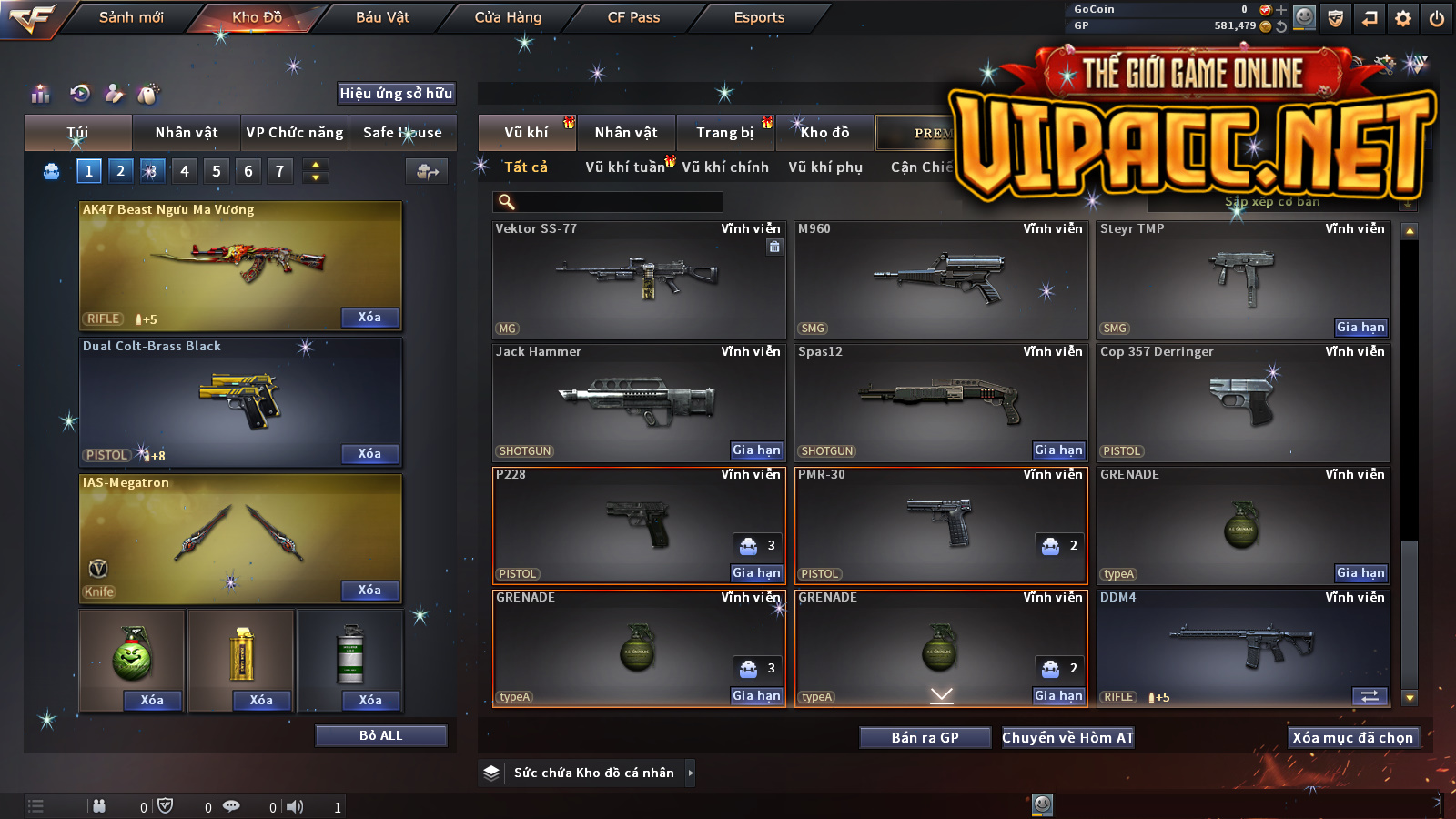This screenshot has width=1456, height=819.
Task: Open the settings gear icon
Action: (x=1403, y=18)
